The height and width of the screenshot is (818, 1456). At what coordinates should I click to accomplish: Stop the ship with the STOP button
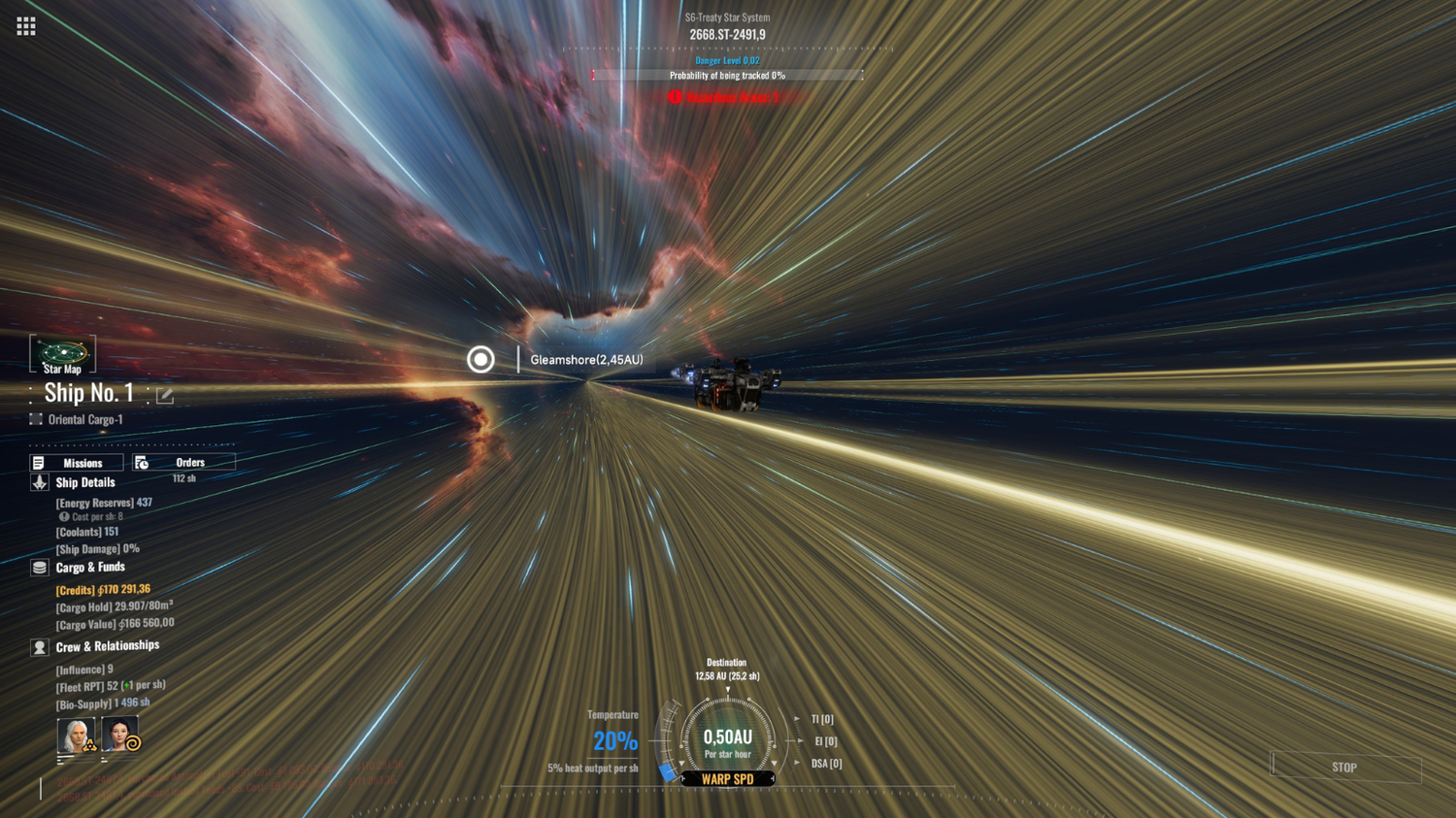point(1345,768)
